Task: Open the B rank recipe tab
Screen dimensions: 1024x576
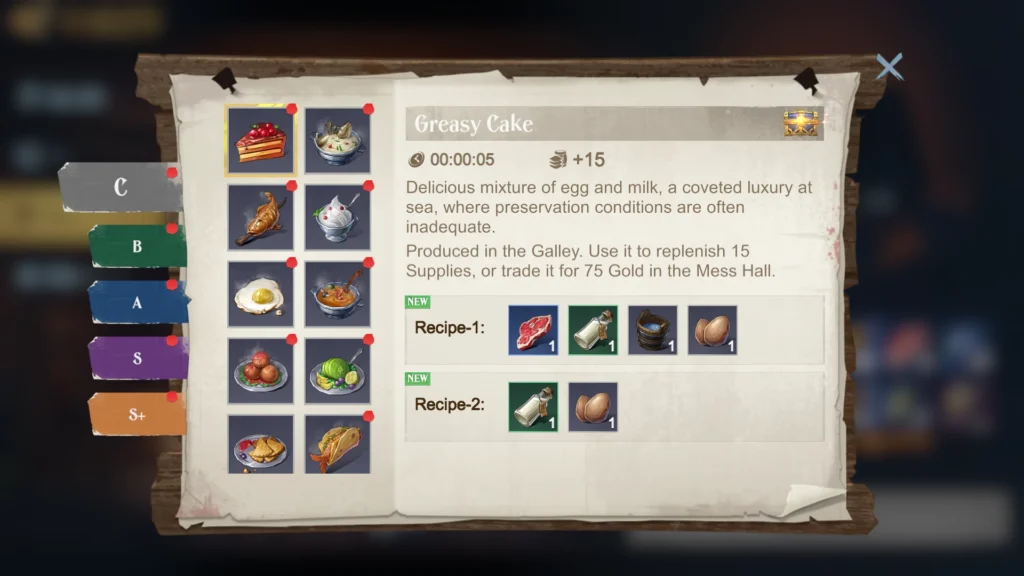Action: tap(137, 246)
